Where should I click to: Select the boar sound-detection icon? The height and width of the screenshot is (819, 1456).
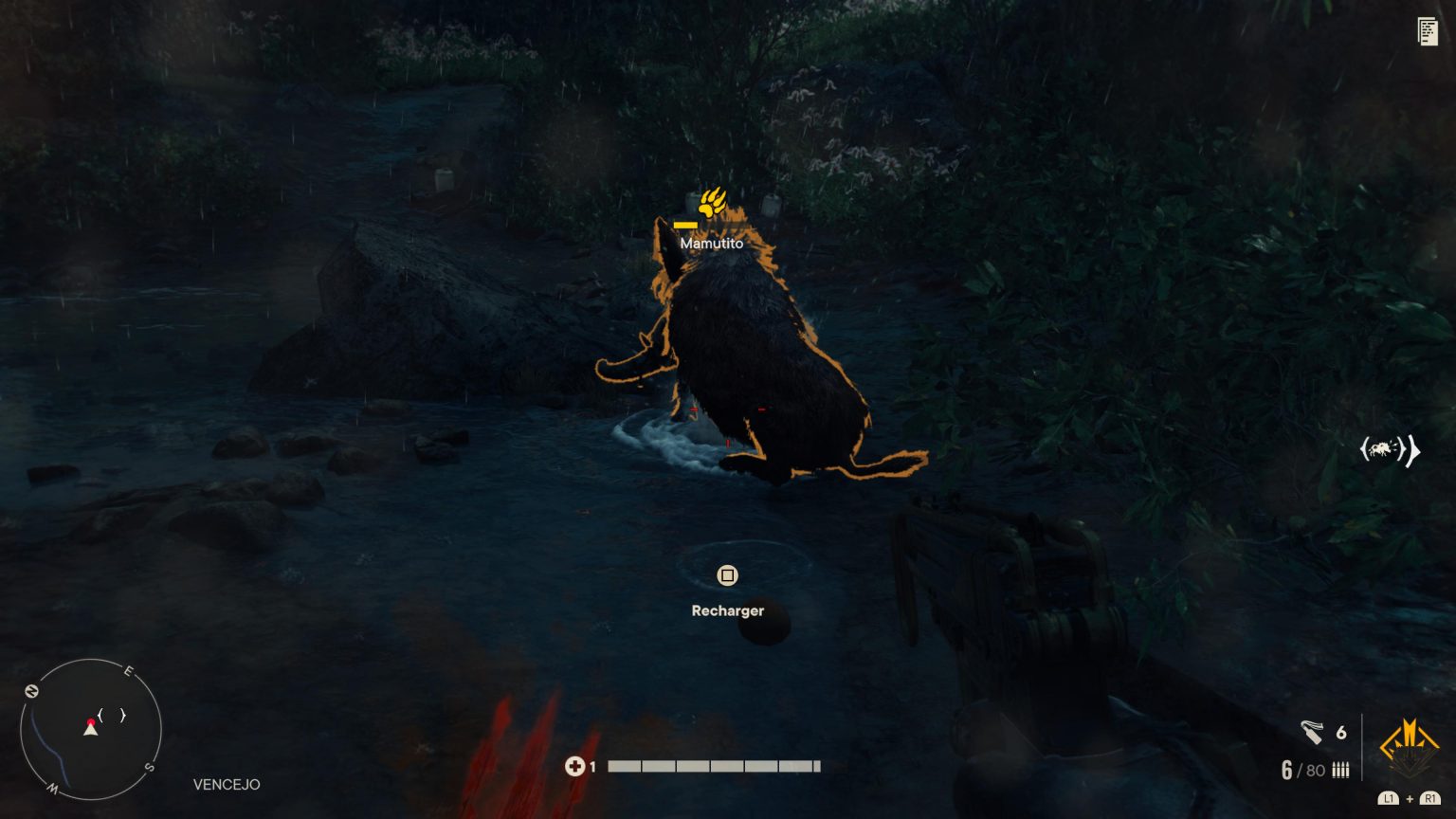click(x=1379, y=450)
